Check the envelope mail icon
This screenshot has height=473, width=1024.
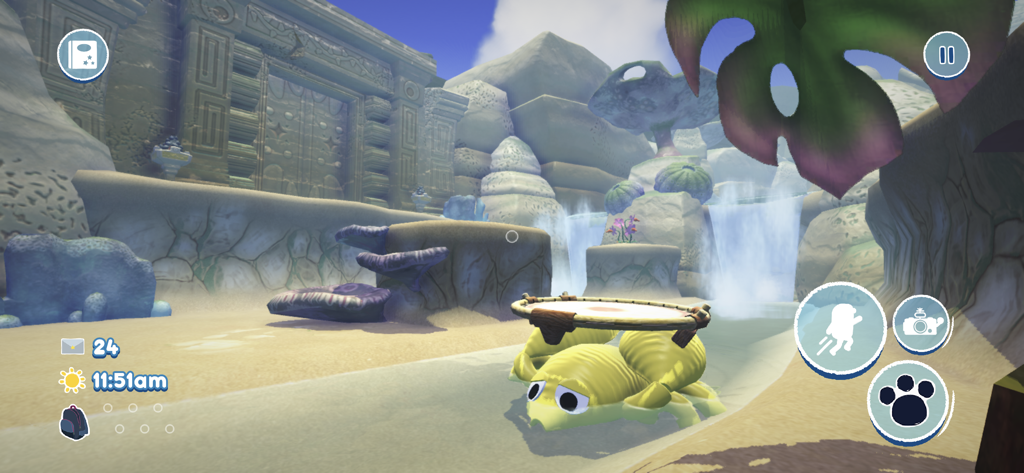[72, 347]
